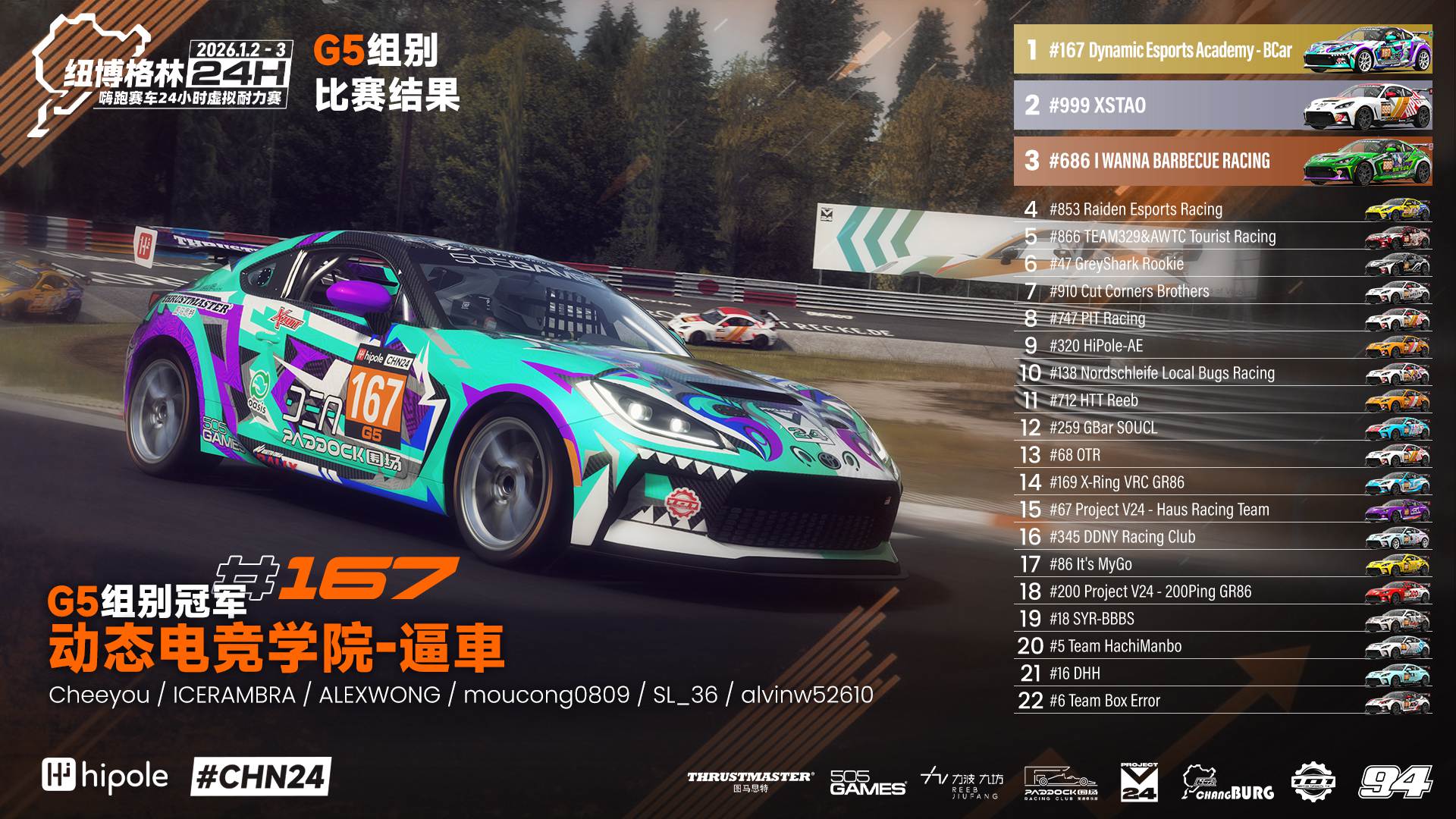Click the 505 Games sponsor logo

point(867,783)
